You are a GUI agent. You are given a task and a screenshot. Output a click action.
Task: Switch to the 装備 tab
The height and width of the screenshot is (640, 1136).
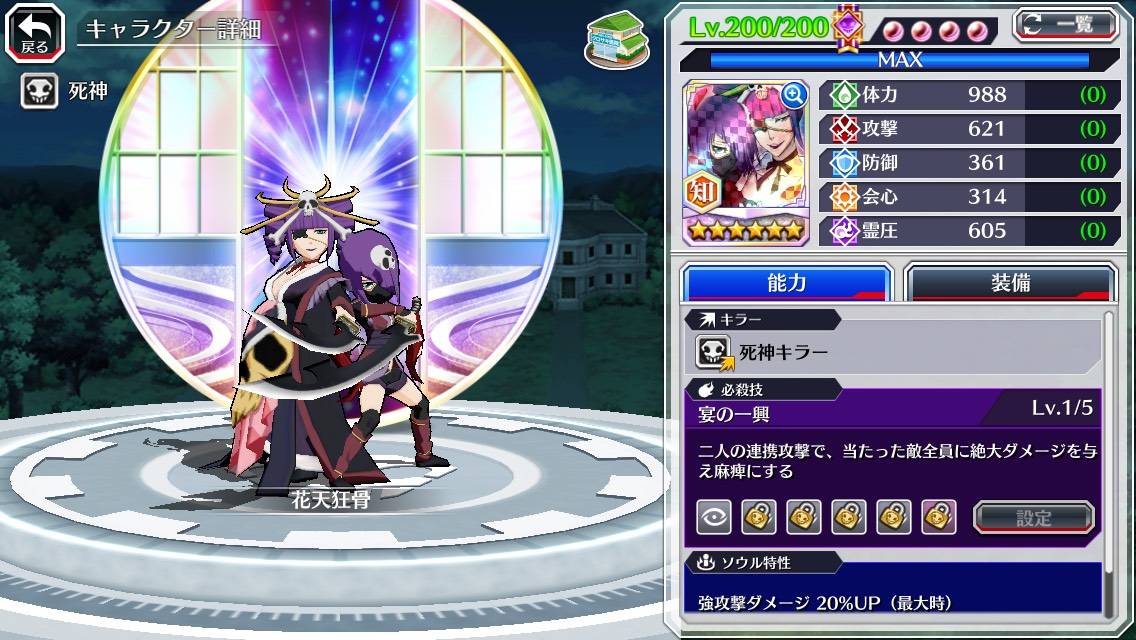coord(1009,283)
